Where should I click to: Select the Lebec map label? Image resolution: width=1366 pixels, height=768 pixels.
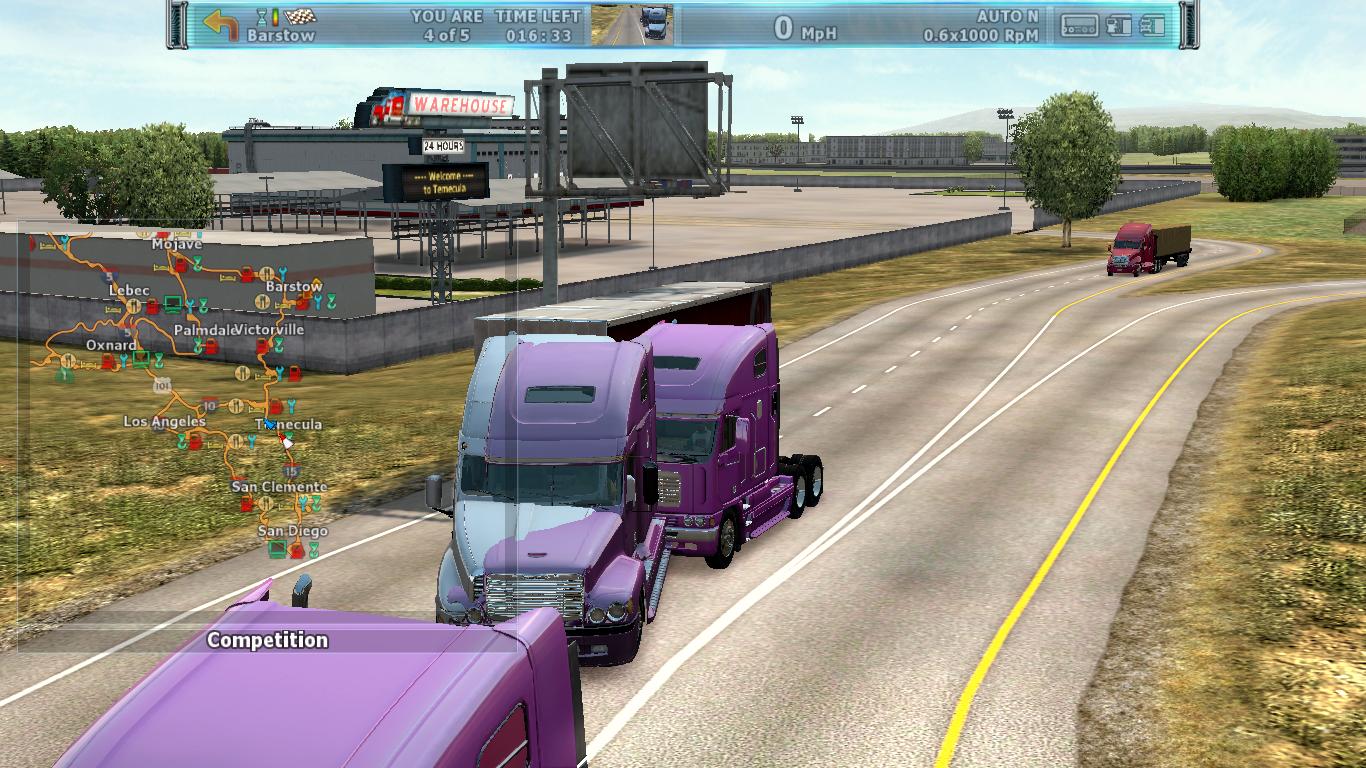coord(129,290)
